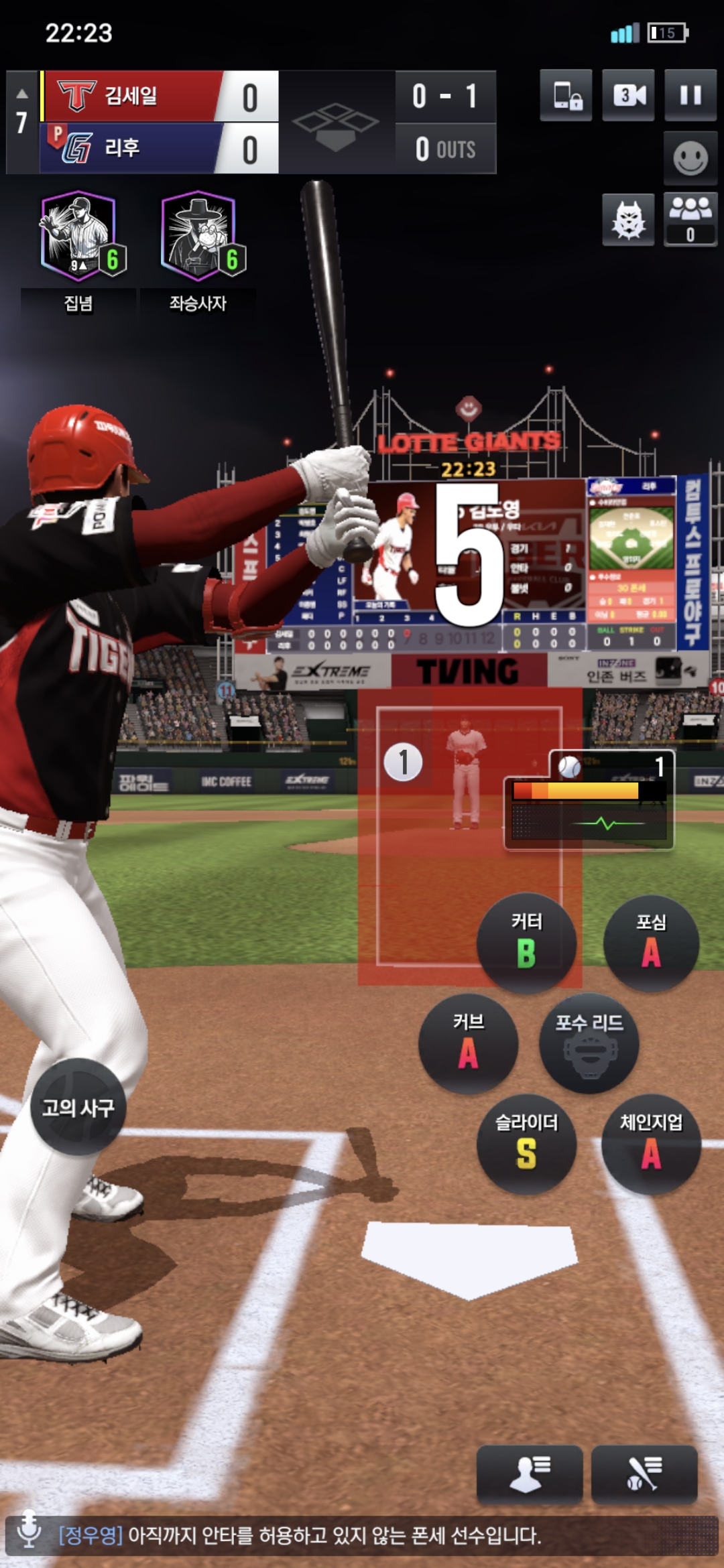Toggle the screen lock icon
The height and width of the screenshot is (1568, 724).
(x=566, y=95)
